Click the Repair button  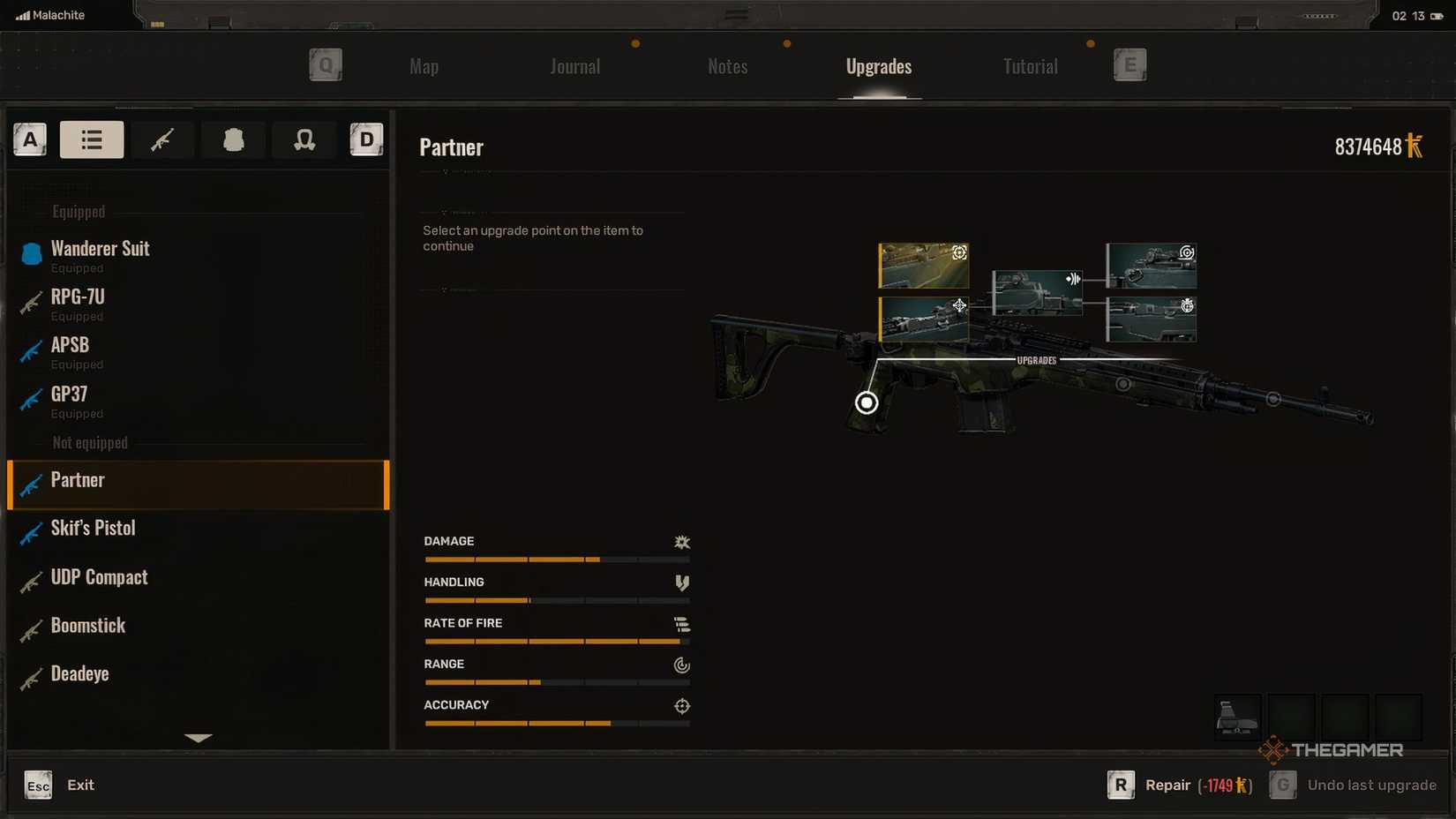coord(1167,785)
